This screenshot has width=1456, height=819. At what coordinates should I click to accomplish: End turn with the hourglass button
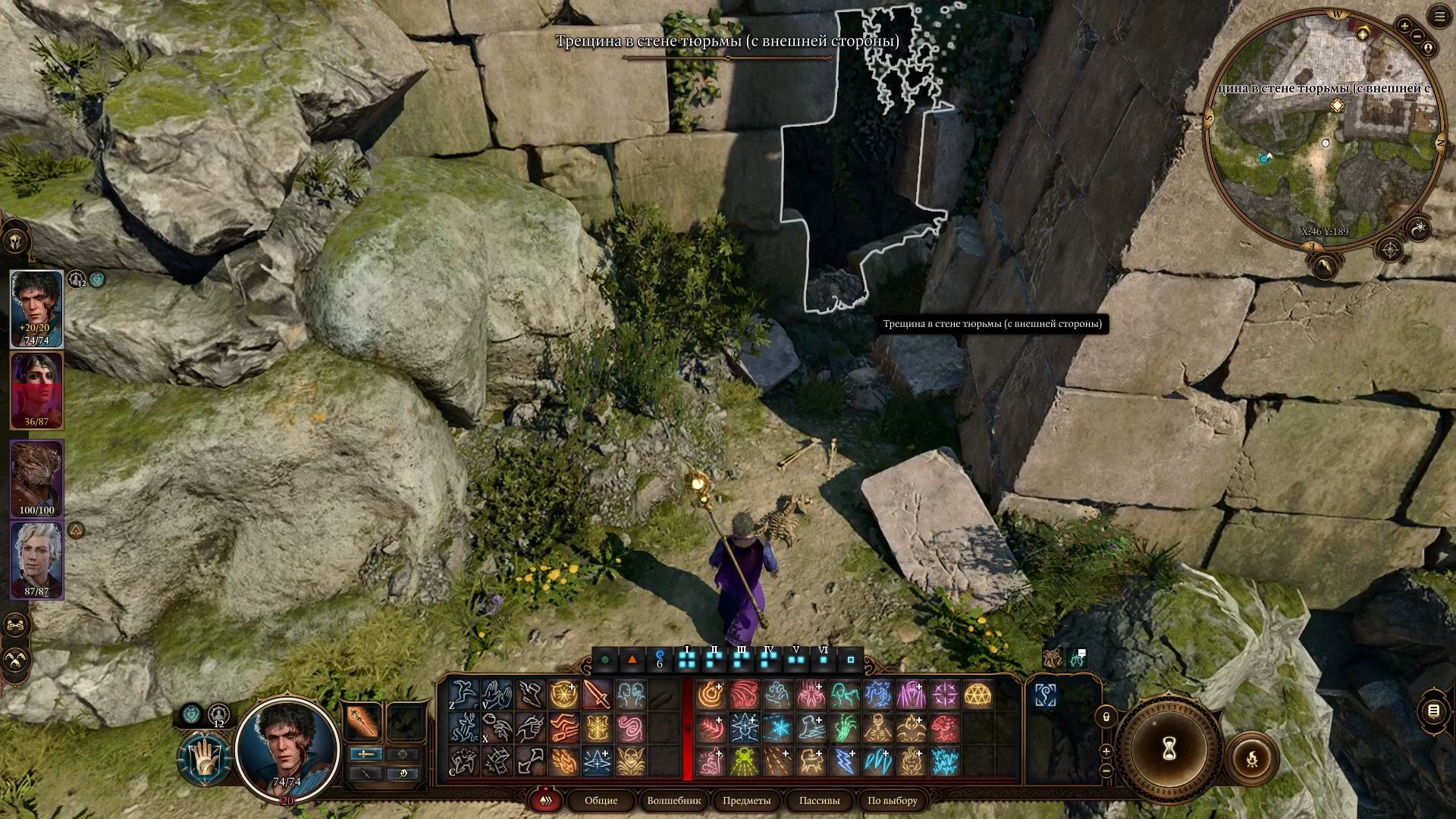pos(1169,749)
